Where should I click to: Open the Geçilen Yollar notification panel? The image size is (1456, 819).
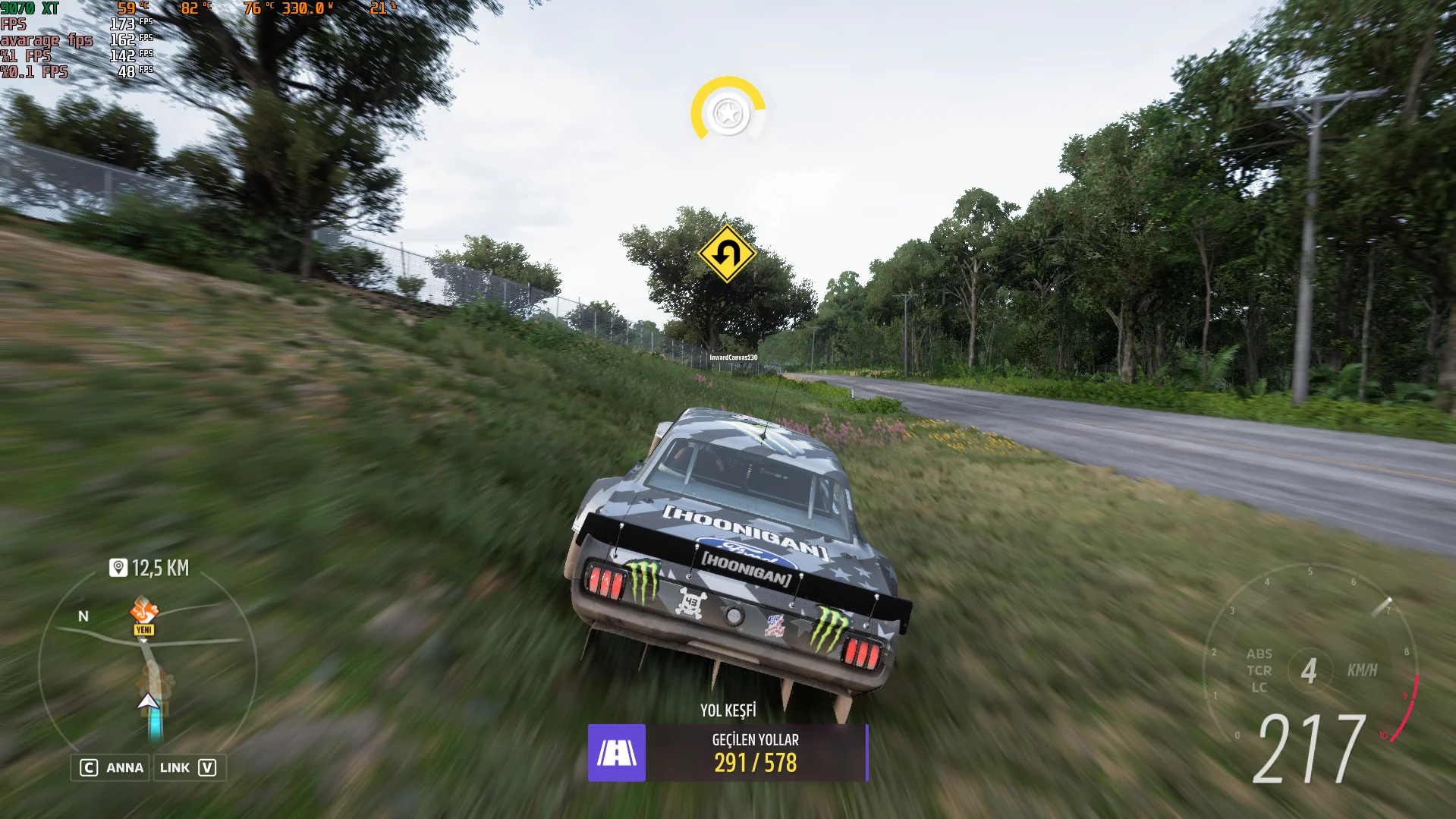[x=756, y=753]
